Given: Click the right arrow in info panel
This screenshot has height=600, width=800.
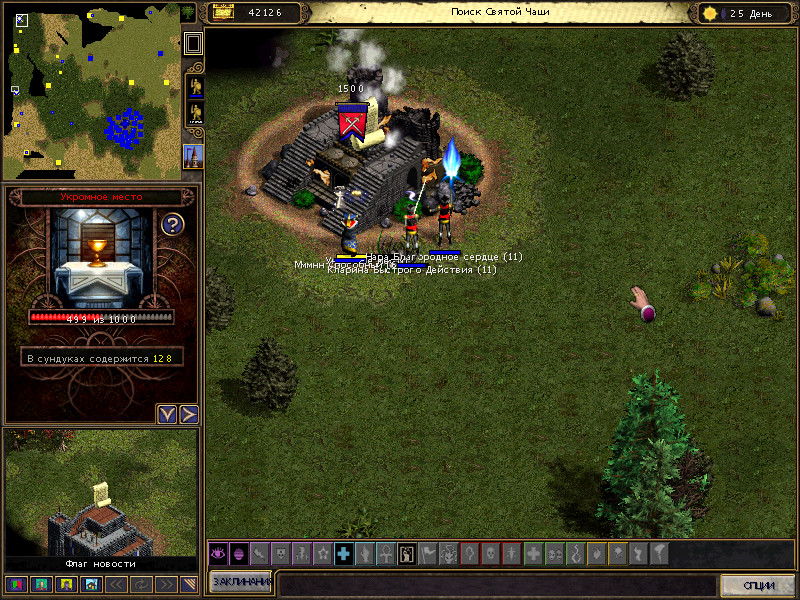Looking at the screenshot, I should pos(188,414).
